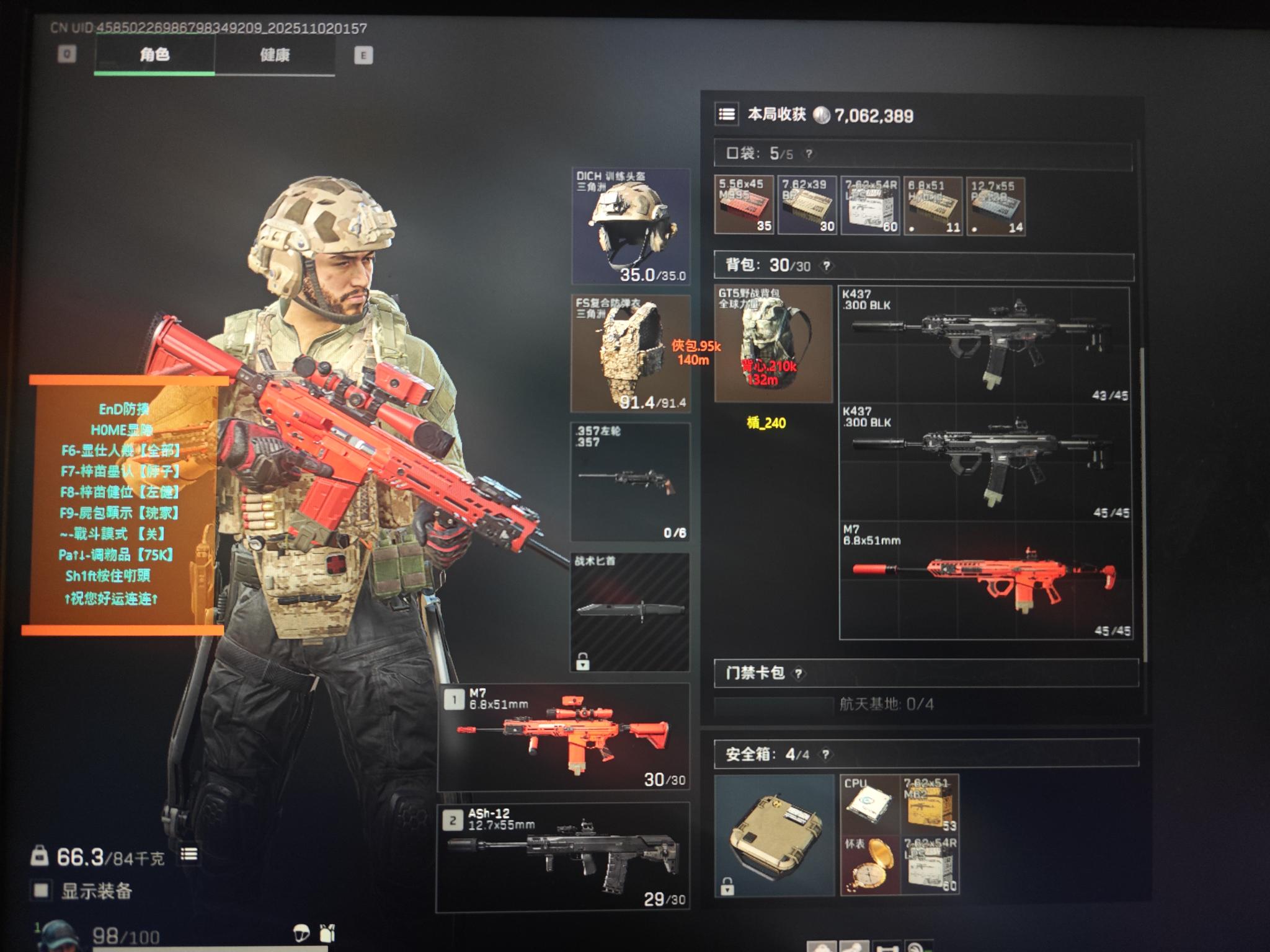Viewport: 1270px width, 952px height.
Task: Select the 12.7x55 ammo stack
Action: [995, 205]
